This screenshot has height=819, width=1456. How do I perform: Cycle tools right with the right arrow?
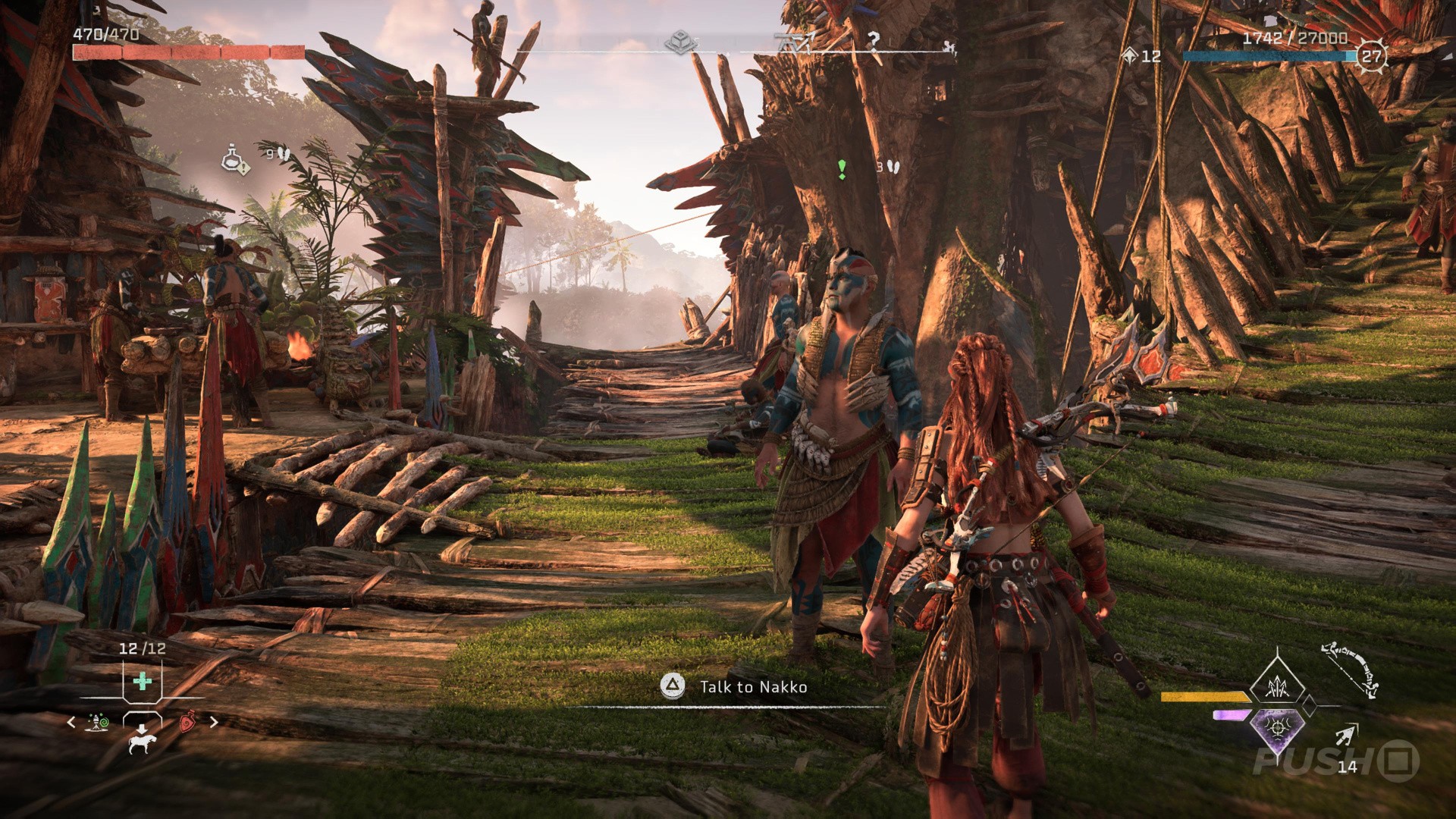pos(213,723)
